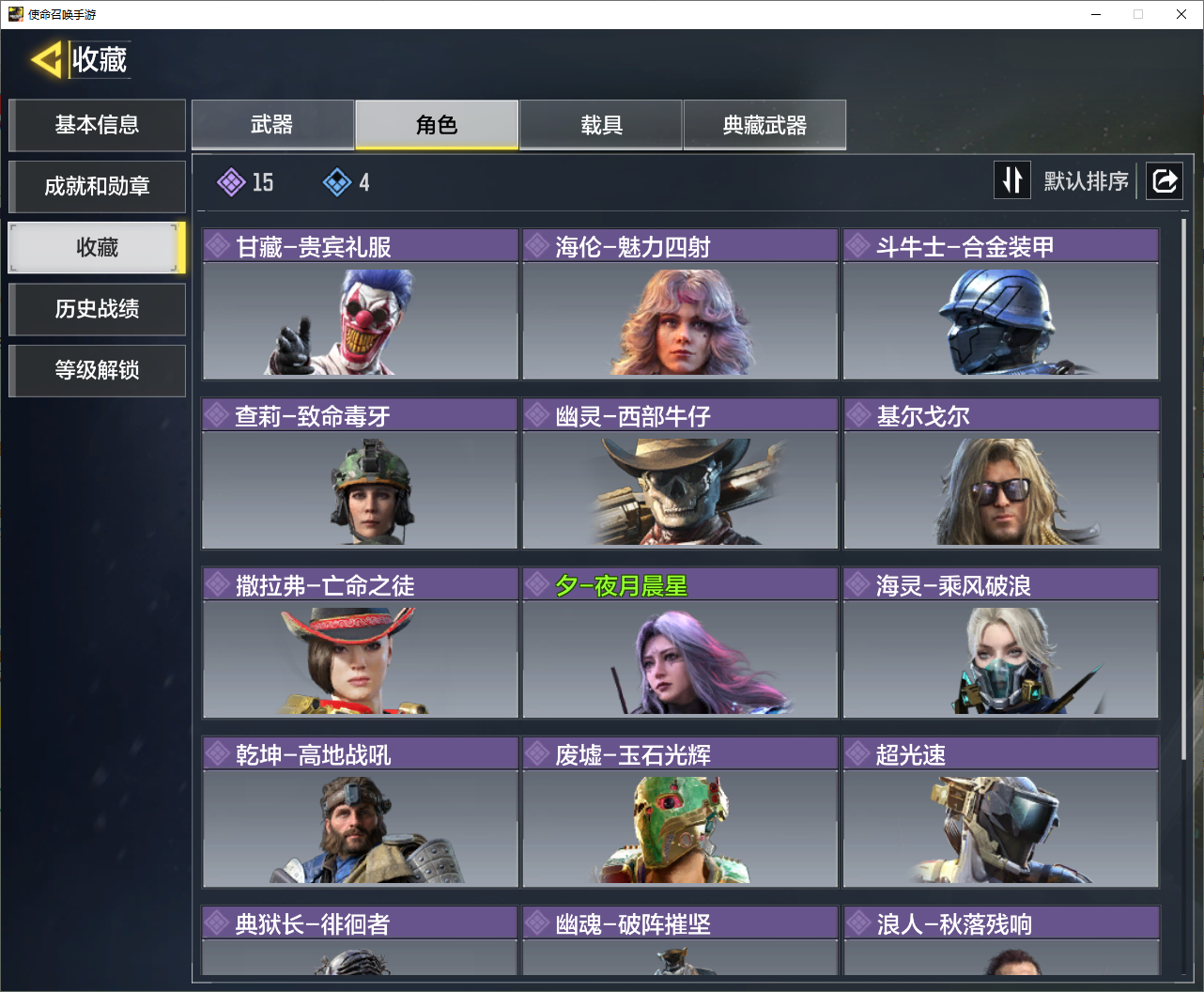This screenshot has height=992, width=1204.
Task: Click the share icon button
Action: [x=1165, y=180]
